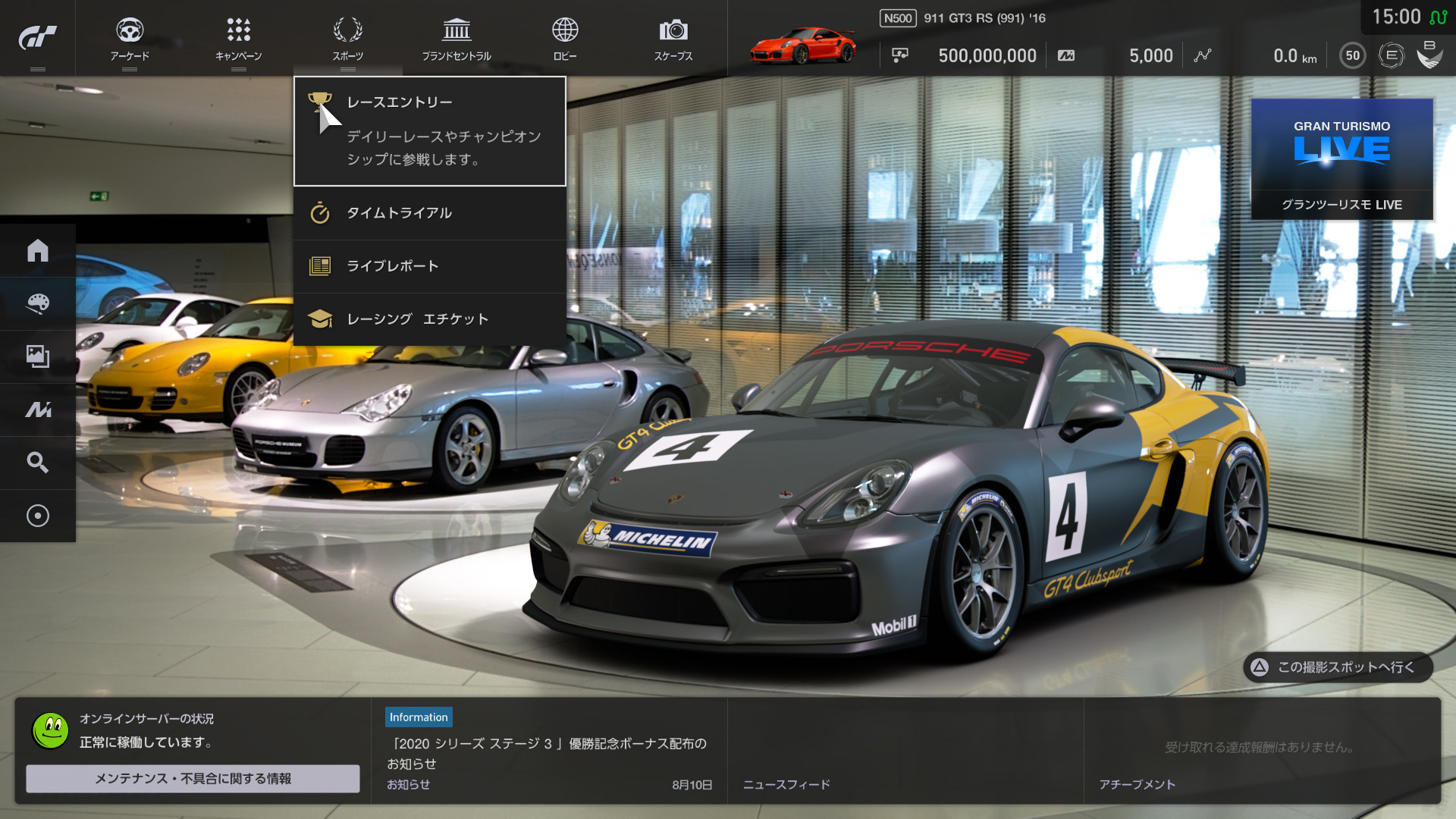Switch to the スポーツ (Sport) tab
Screen dimensions: 1456x819
pyautogui.click(x=347, y=39)
